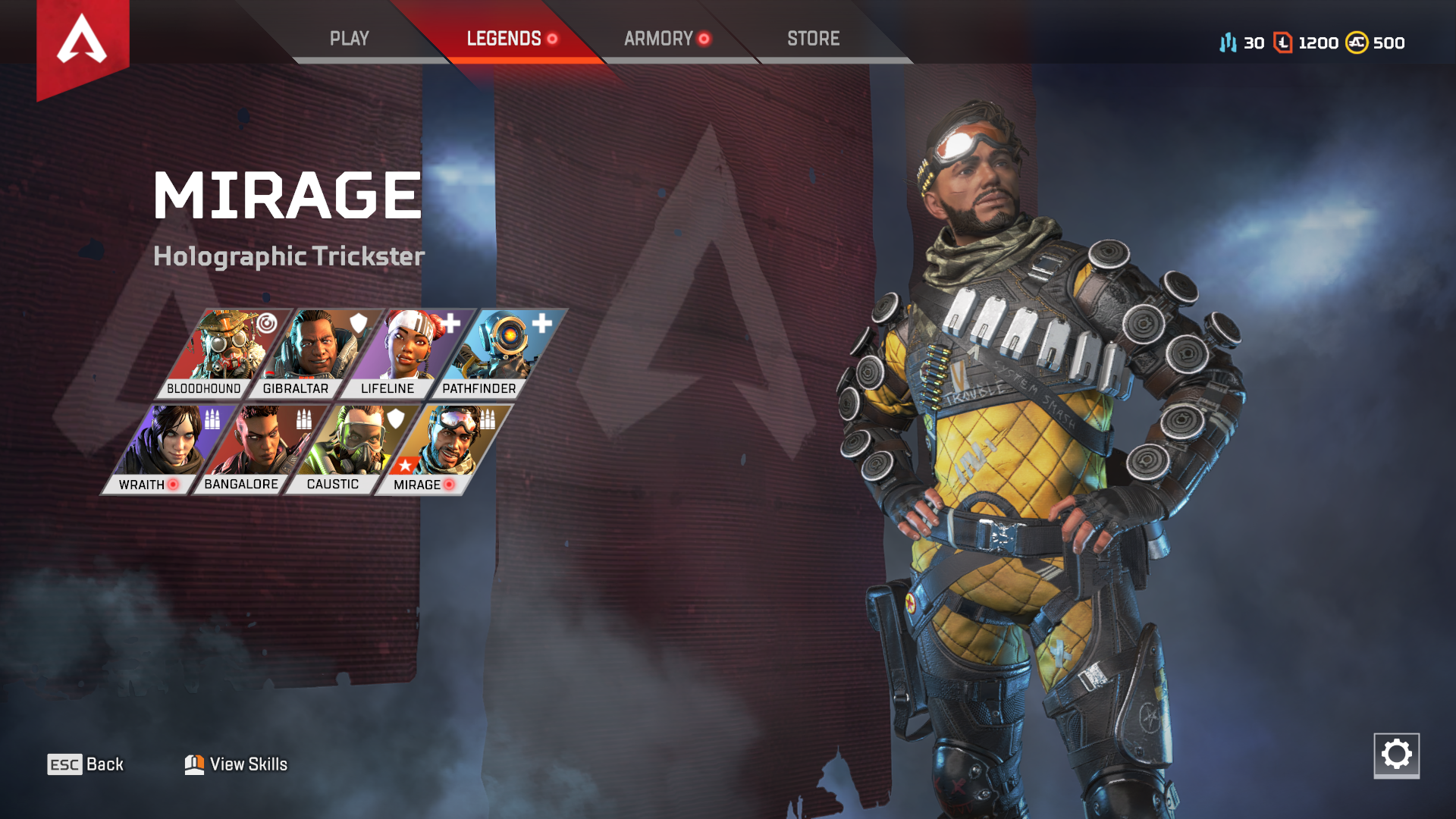The width and height of the screenshot is (1456, 819).
Task: Click the blue Crafting Metals icon showing 30
Action: coord(1228,43)
